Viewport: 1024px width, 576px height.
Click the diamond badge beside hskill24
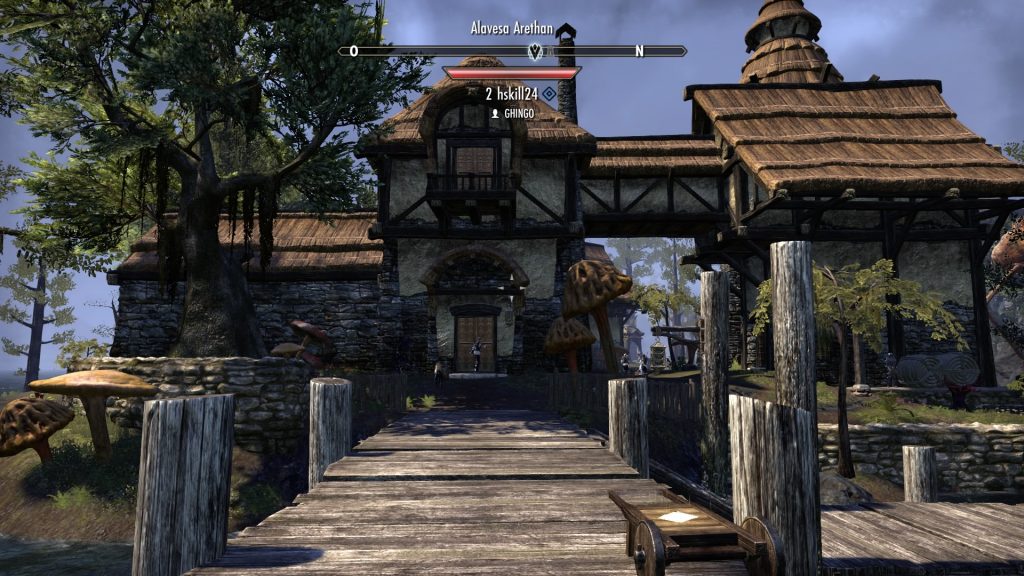550,94
